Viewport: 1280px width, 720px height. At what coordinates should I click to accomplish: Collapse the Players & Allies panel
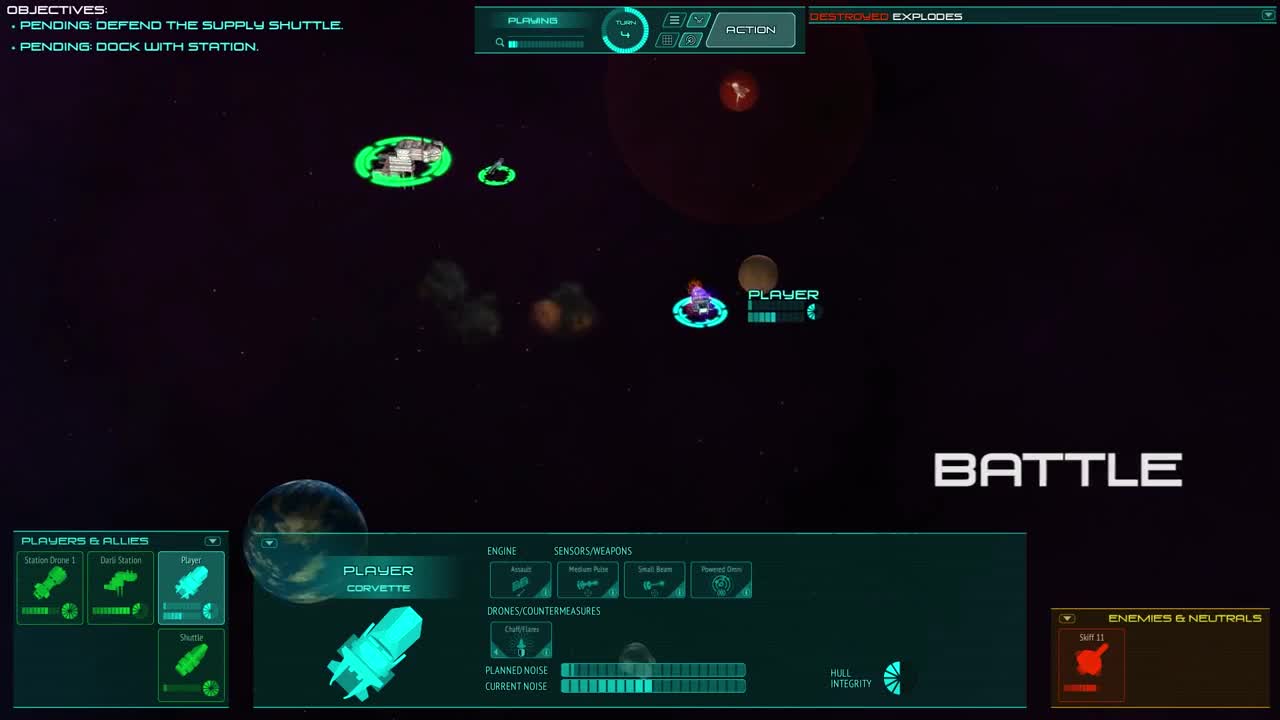point(212,540)
